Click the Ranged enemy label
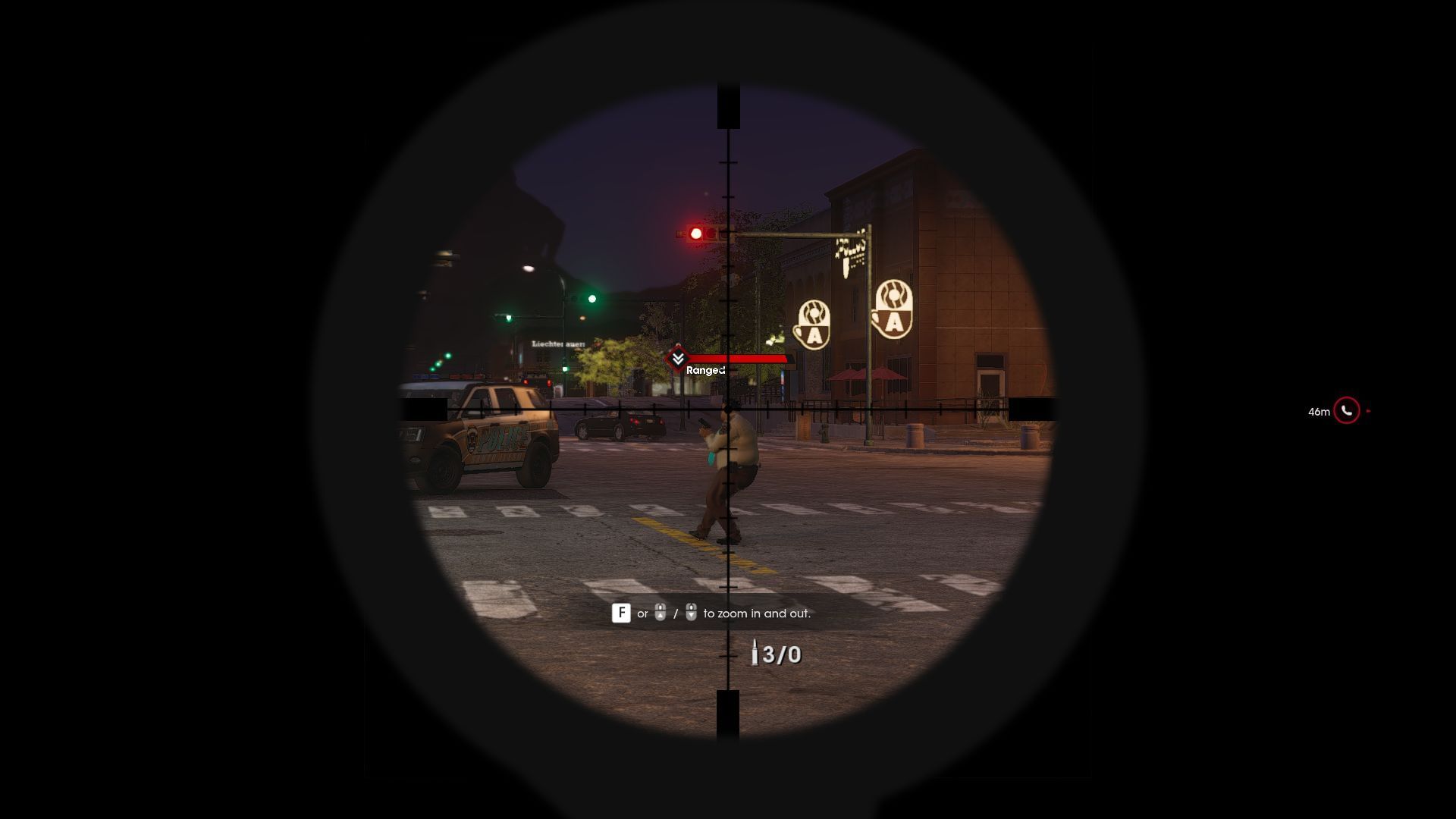1456x819 pixels. click(706, 371)
